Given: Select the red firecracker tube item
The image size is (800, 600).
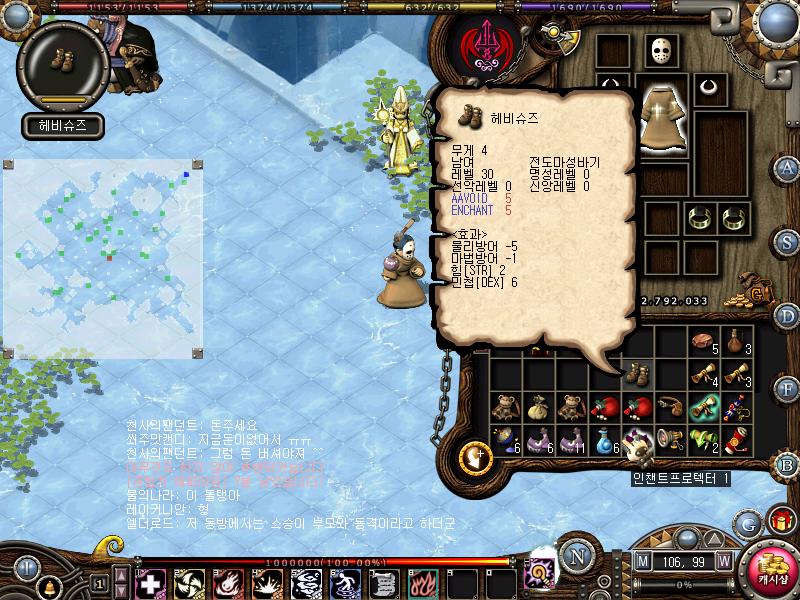Looking at the screenshot, I should (x=734, y=439).
